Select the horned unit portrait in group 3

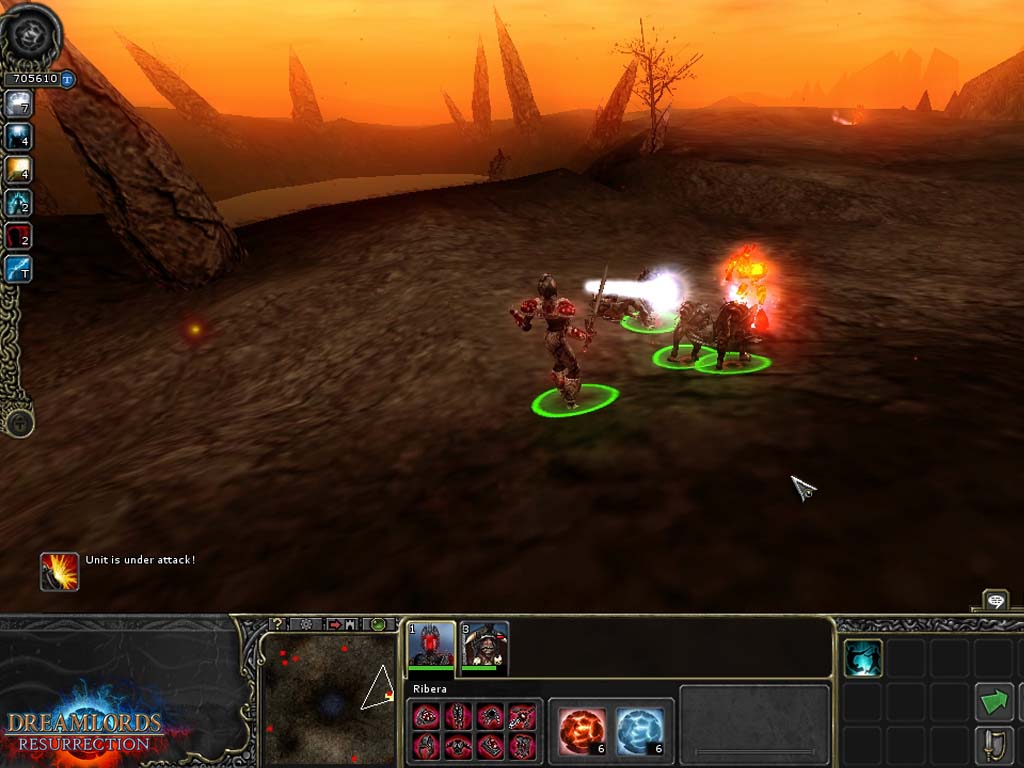pos(485,645)
